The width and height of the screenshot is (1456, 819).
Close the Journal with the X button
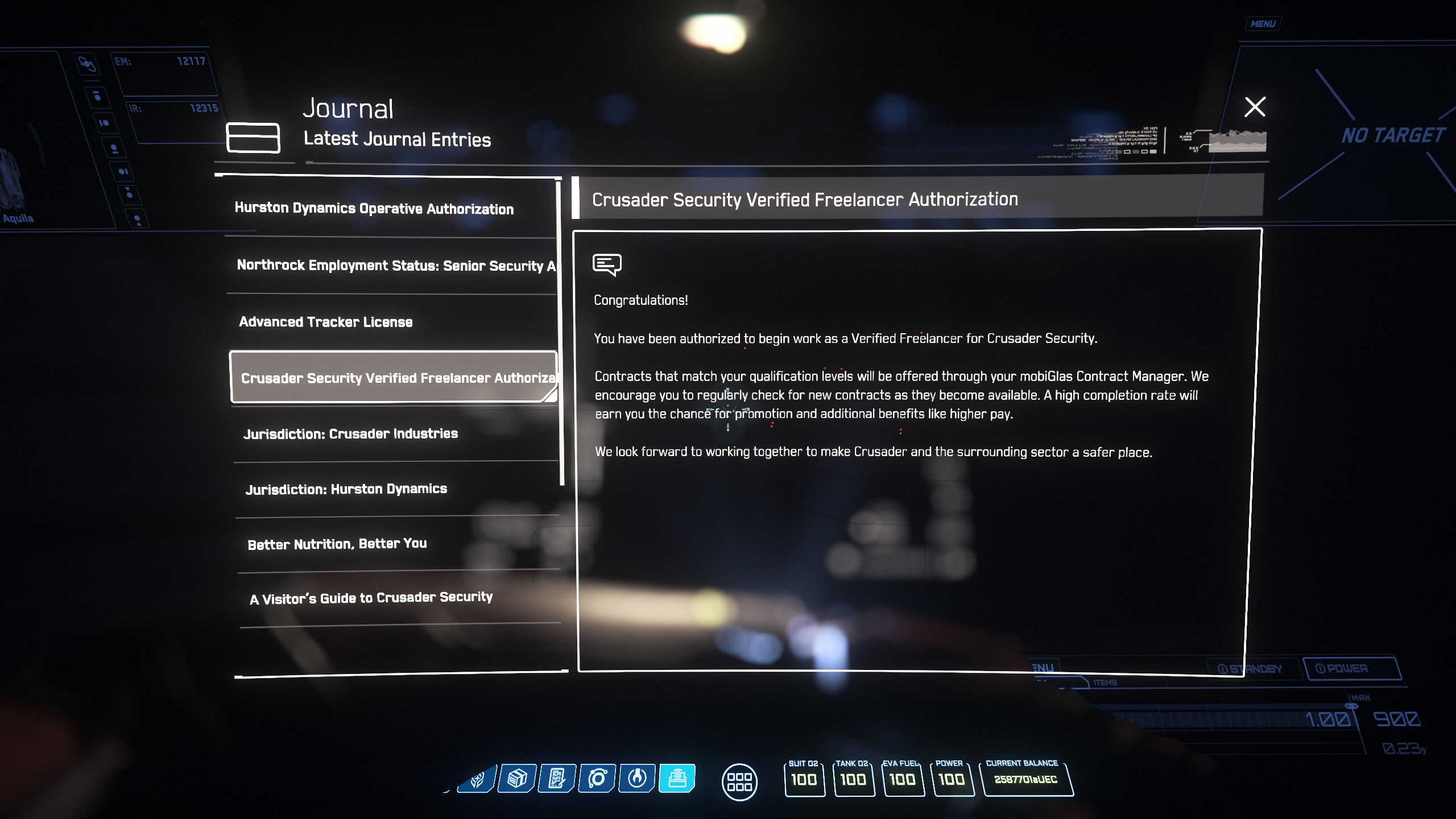(x=1255, y=107)
